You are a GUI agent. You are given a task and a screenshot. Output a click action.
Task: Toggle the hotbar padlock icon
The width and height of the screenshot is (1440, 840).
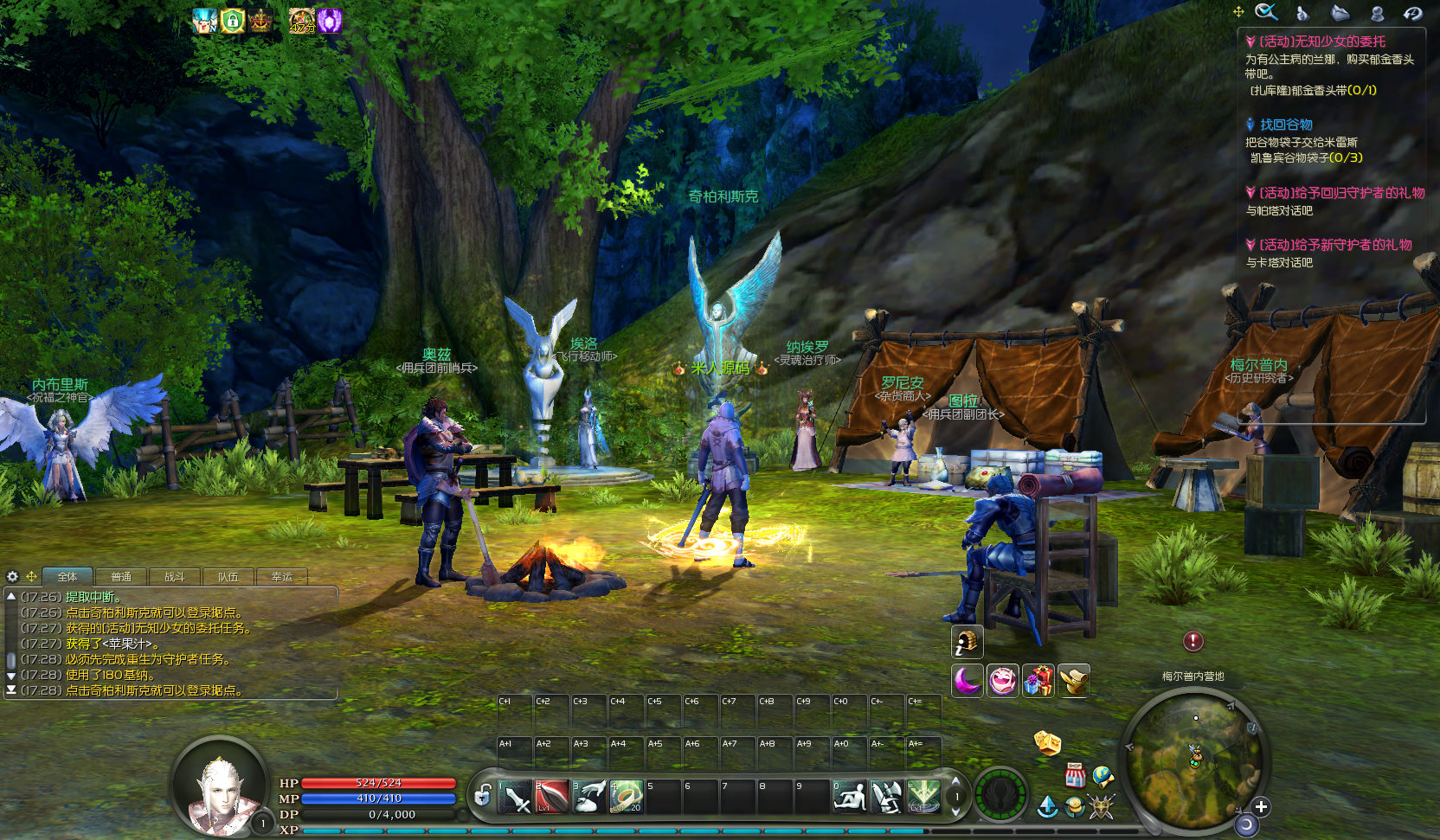tap(483, 794)
